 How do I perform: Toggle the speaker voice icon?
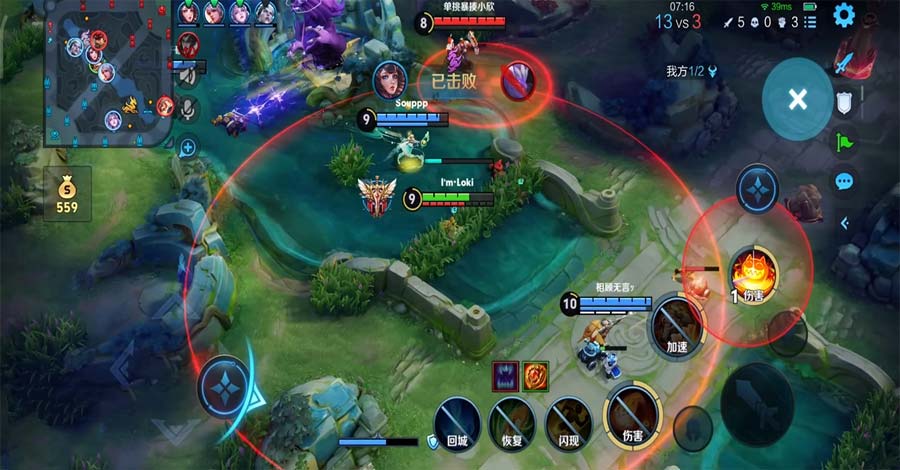tap(188, 73)
